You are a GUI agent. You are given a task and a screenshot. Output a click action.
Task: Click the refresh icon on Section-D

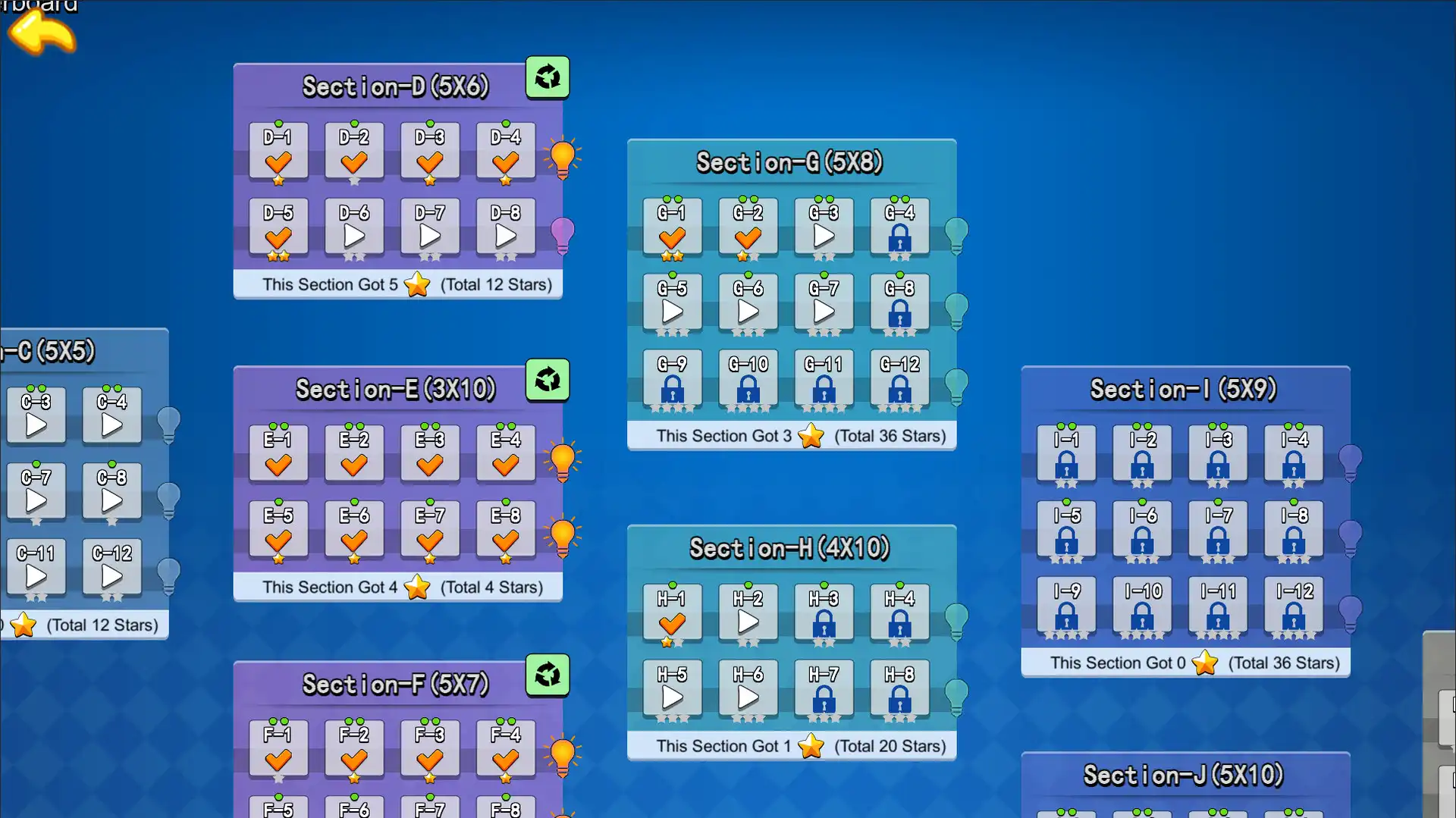click(x=548, y=77)
